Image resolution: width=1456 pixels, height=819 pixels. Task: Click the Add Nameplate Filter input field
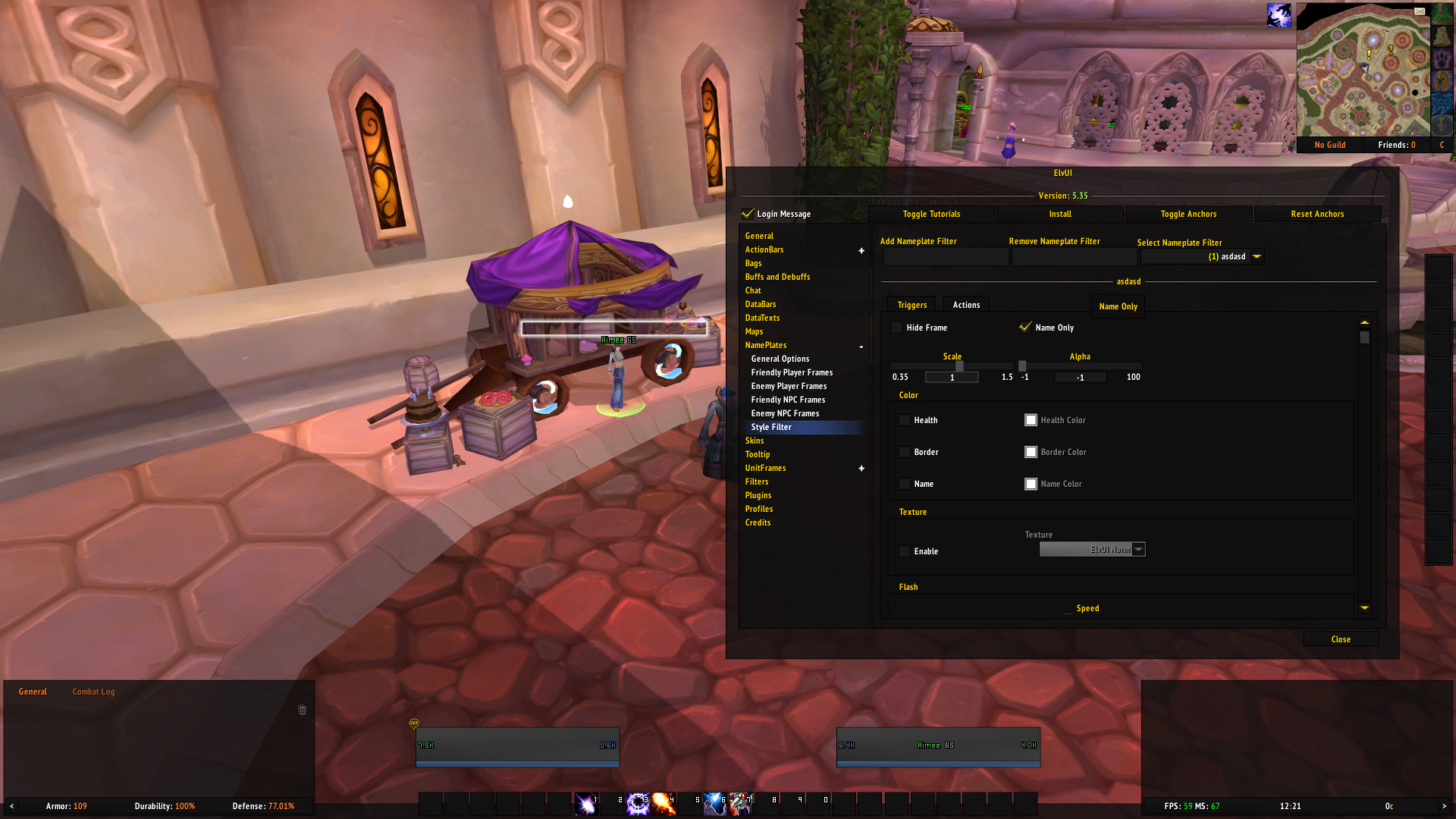(x=945, y=256)
